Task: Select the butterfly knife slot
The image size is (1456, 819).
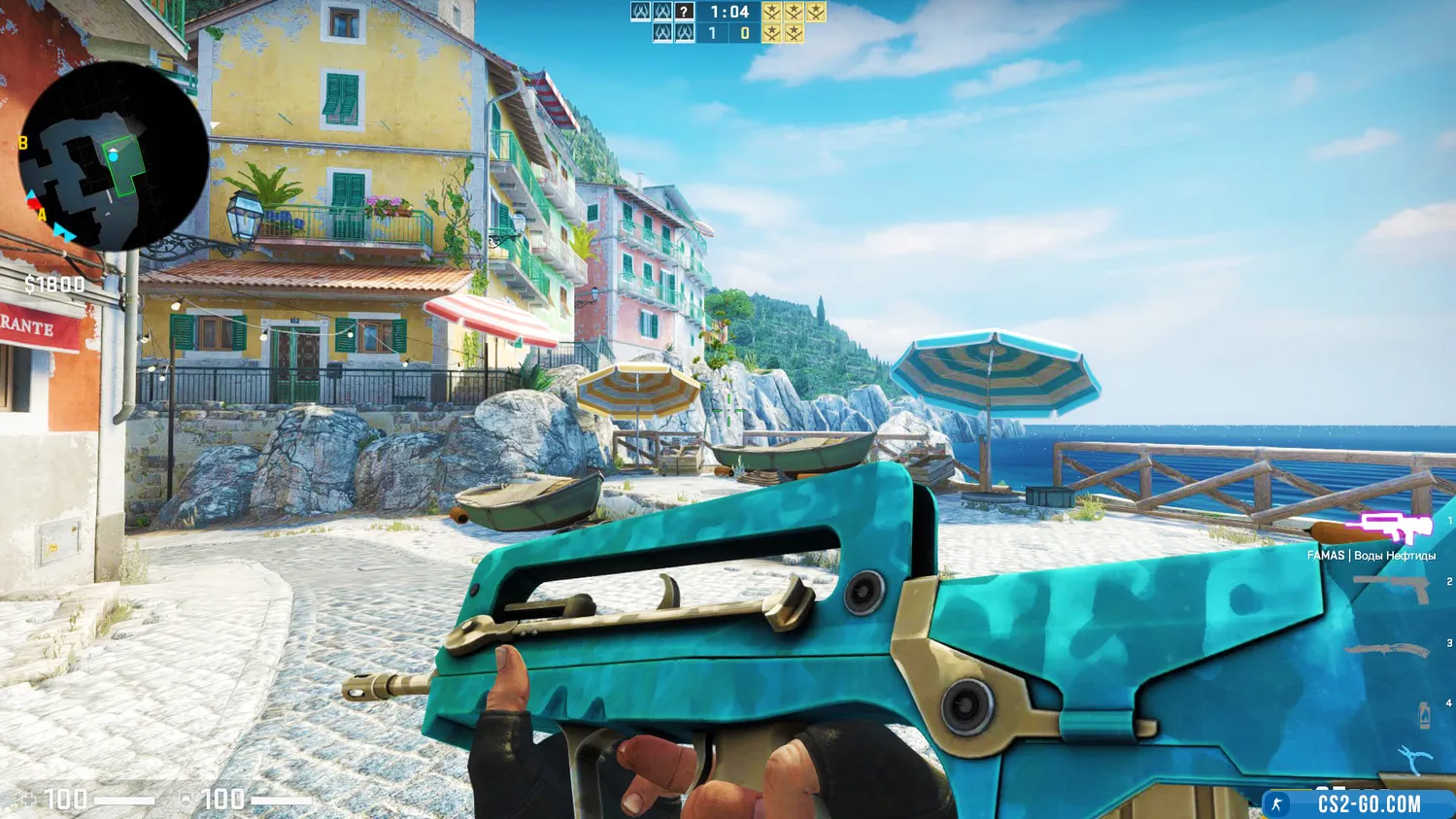Action: (x=1389, y=650)
